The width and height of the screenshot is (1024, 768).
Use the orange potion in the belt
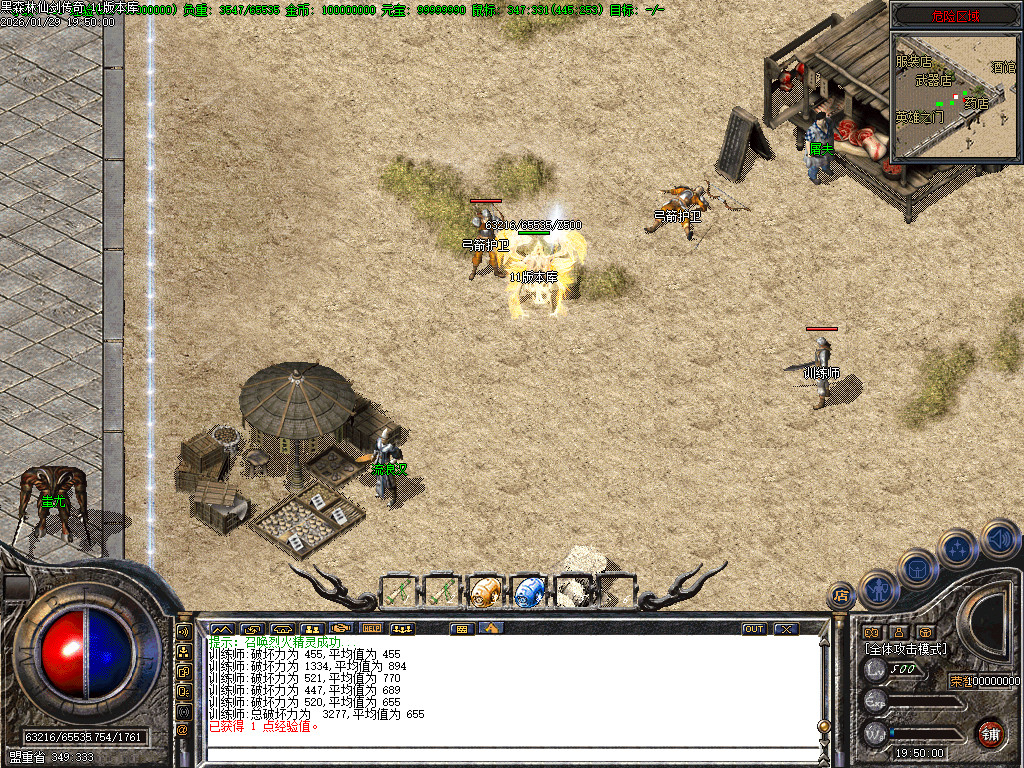(x=485, y=590)
